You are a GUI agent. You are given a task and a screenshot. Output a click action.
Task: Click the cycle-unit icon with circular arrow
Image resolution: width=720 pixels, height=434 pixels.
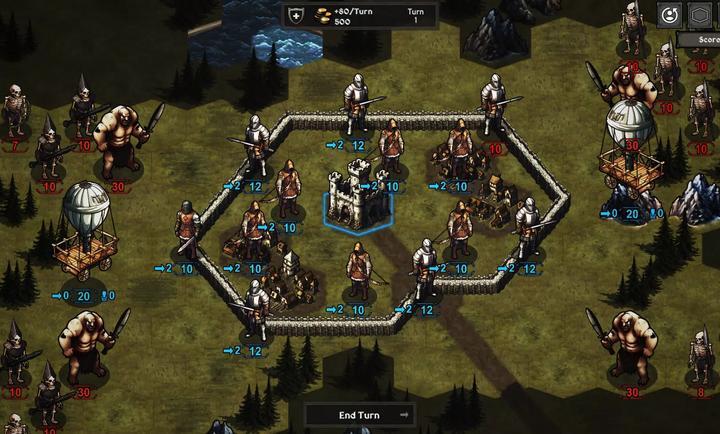pos(670,14)
